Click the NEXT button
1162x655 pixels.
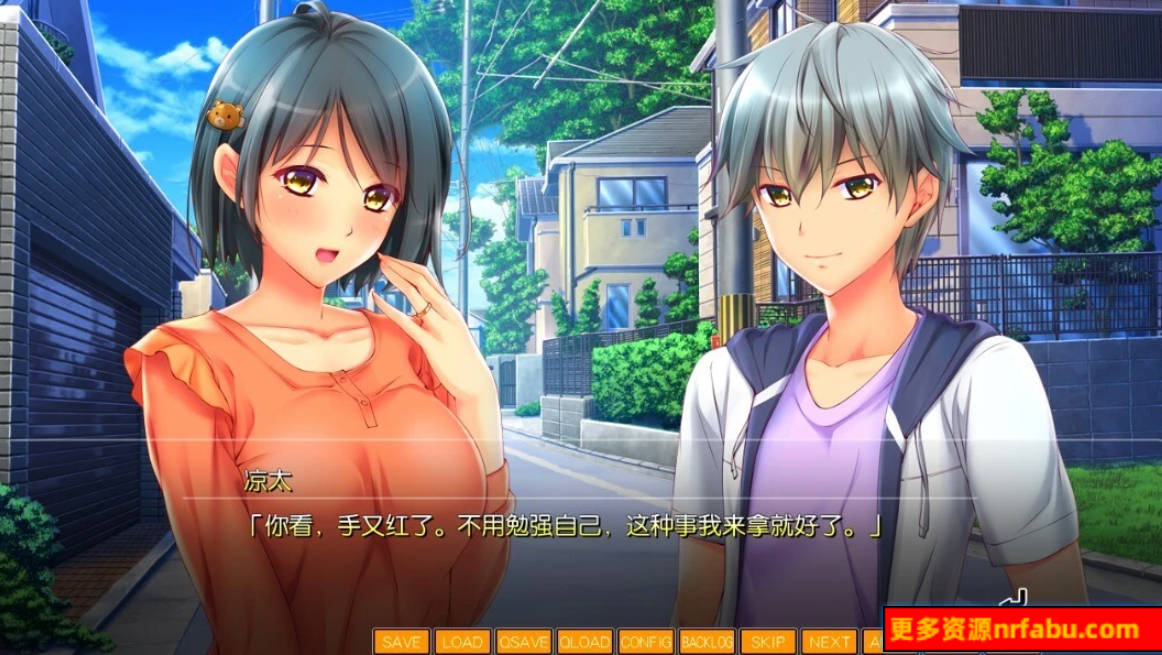click(x=829, y=641)
